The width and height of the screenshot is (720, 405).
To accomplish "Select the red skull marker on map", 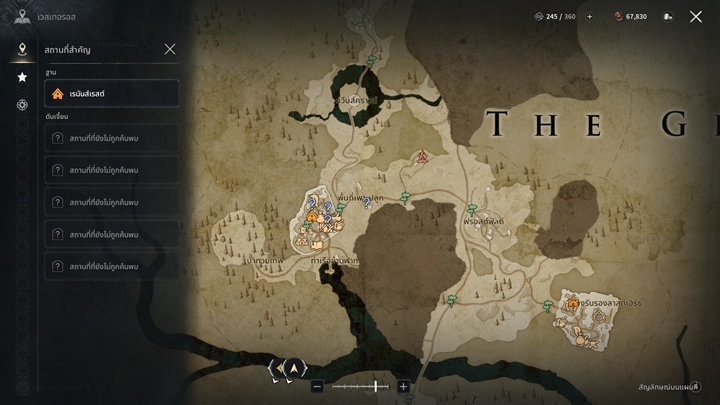I will tap(423, 157).
